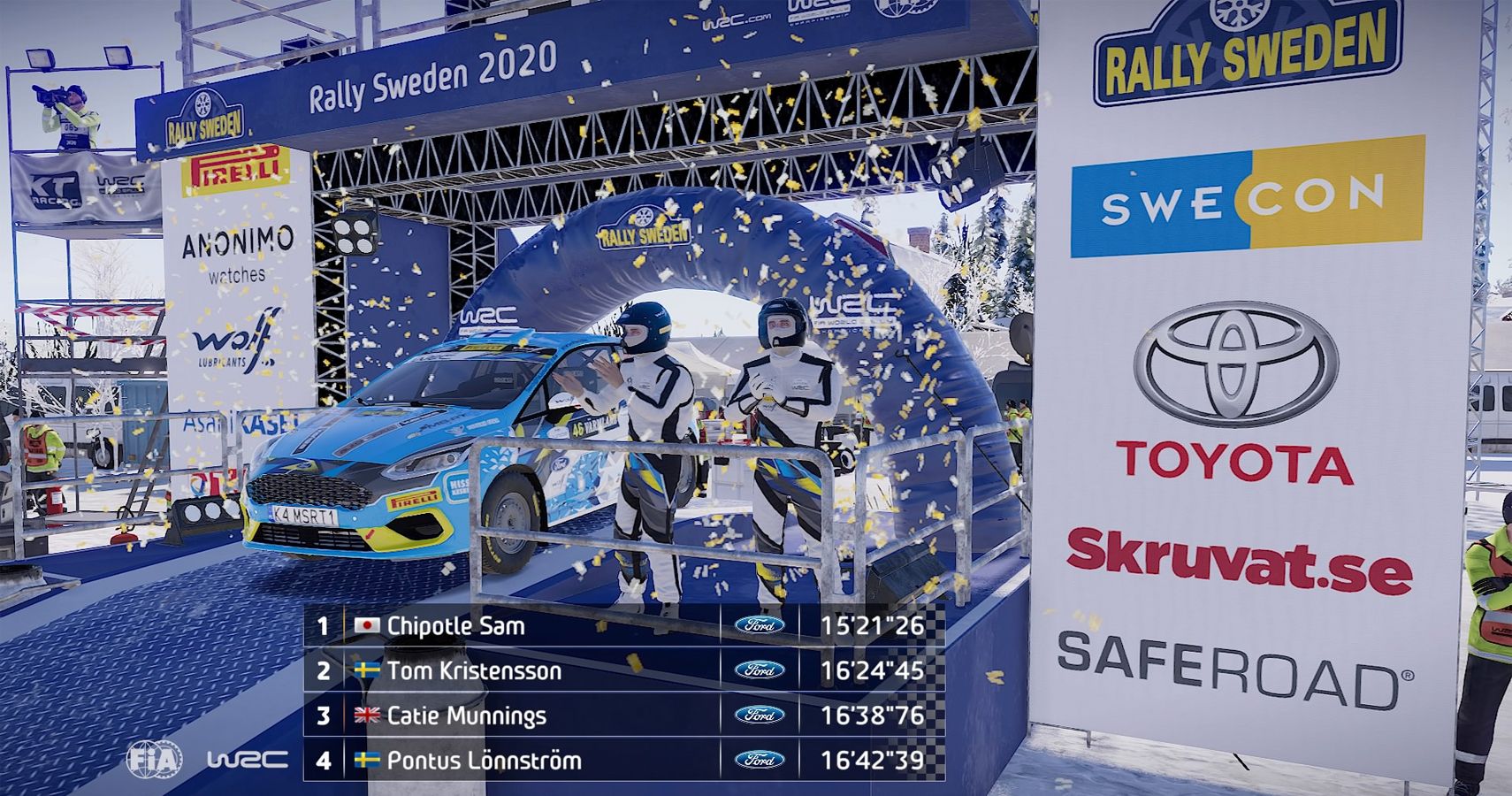Image resolution: width=1512 pixels, height=796 pixels.
Task: Select position number 3 on the leaderboard
Action: point(326,716)
